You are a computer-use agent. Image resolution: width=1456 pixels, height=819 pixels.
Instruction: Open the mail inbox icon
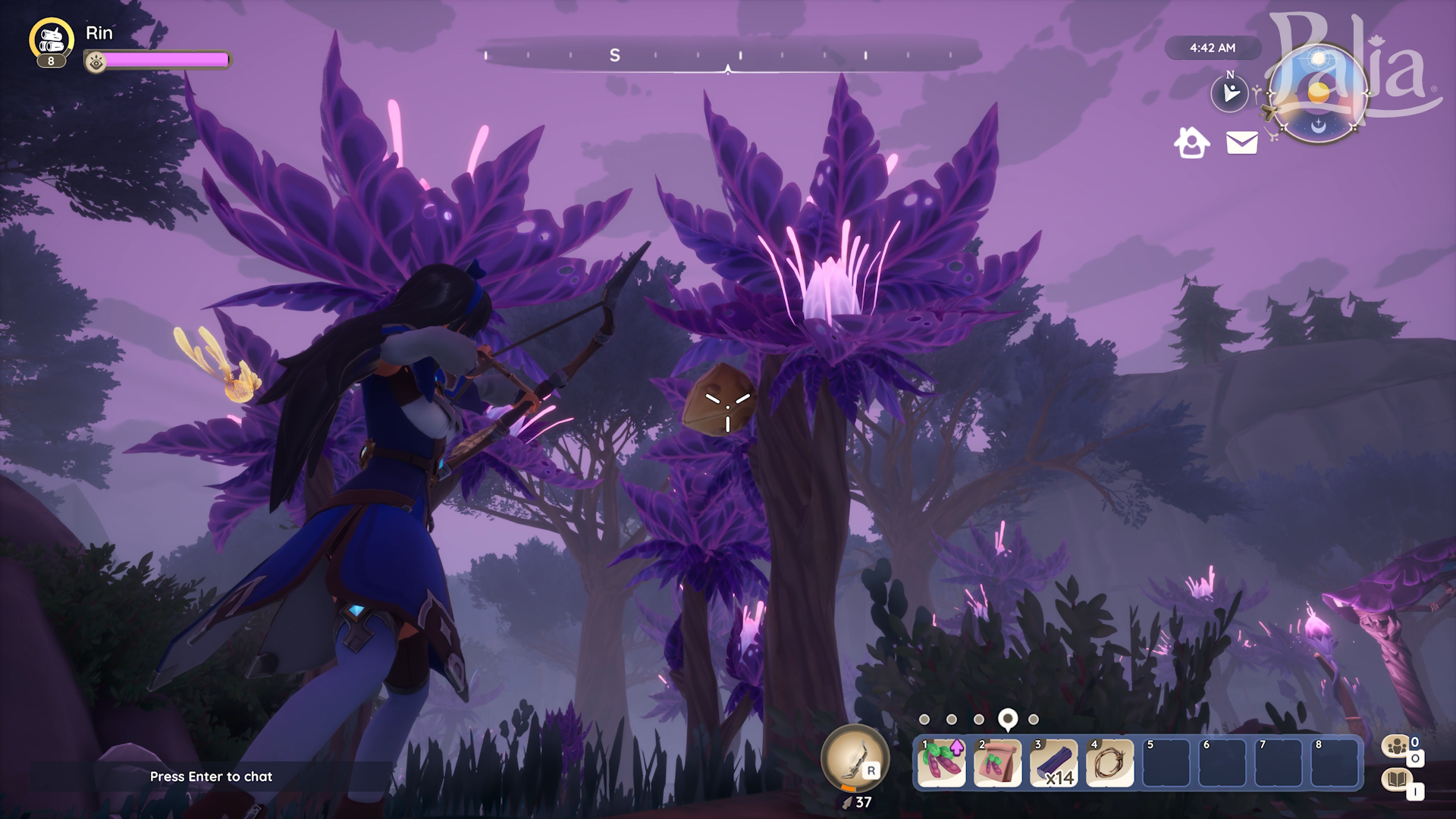(x=1241, y=143)
